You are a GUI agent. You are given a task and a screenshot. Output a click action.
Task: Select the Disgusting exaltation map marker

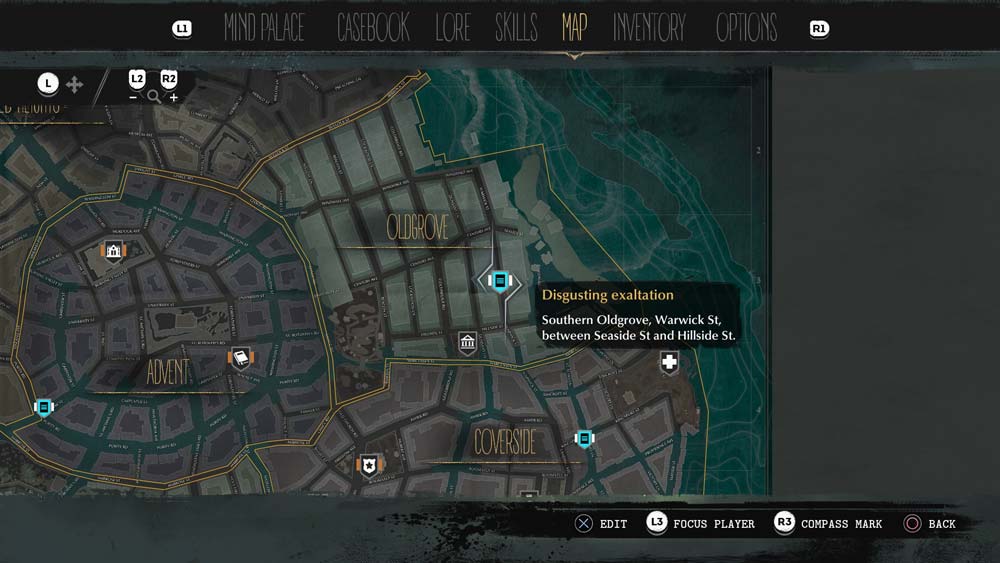pos(500,282)
